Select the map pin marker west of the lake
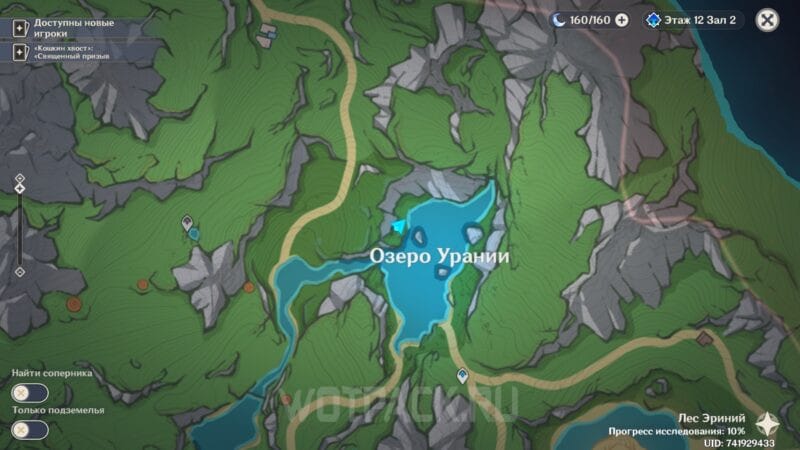 [x=186, y=221]
